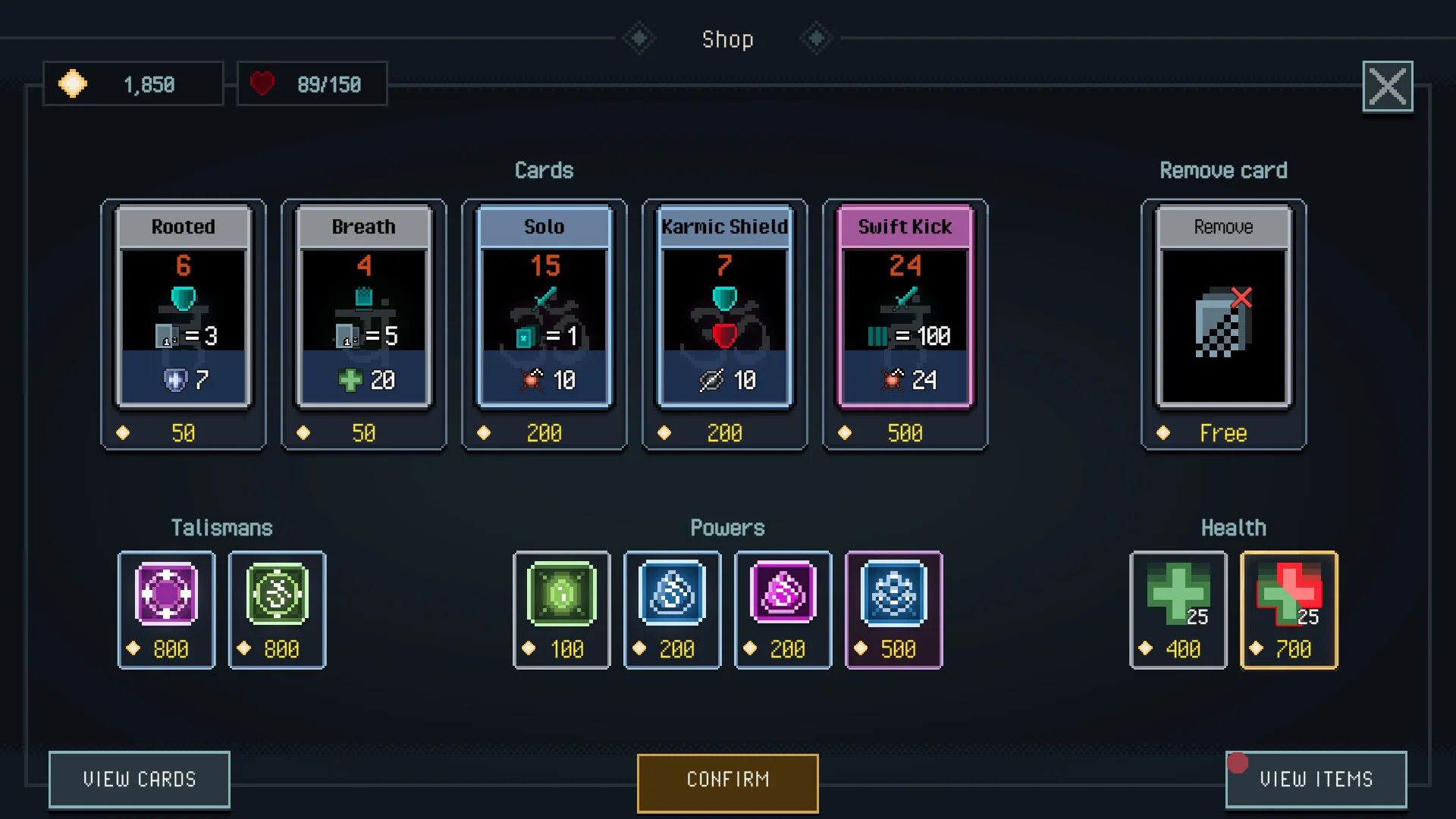Buy the green cross heal for 400
This screenshot has height=819, width=1456.
(1178, 609)
